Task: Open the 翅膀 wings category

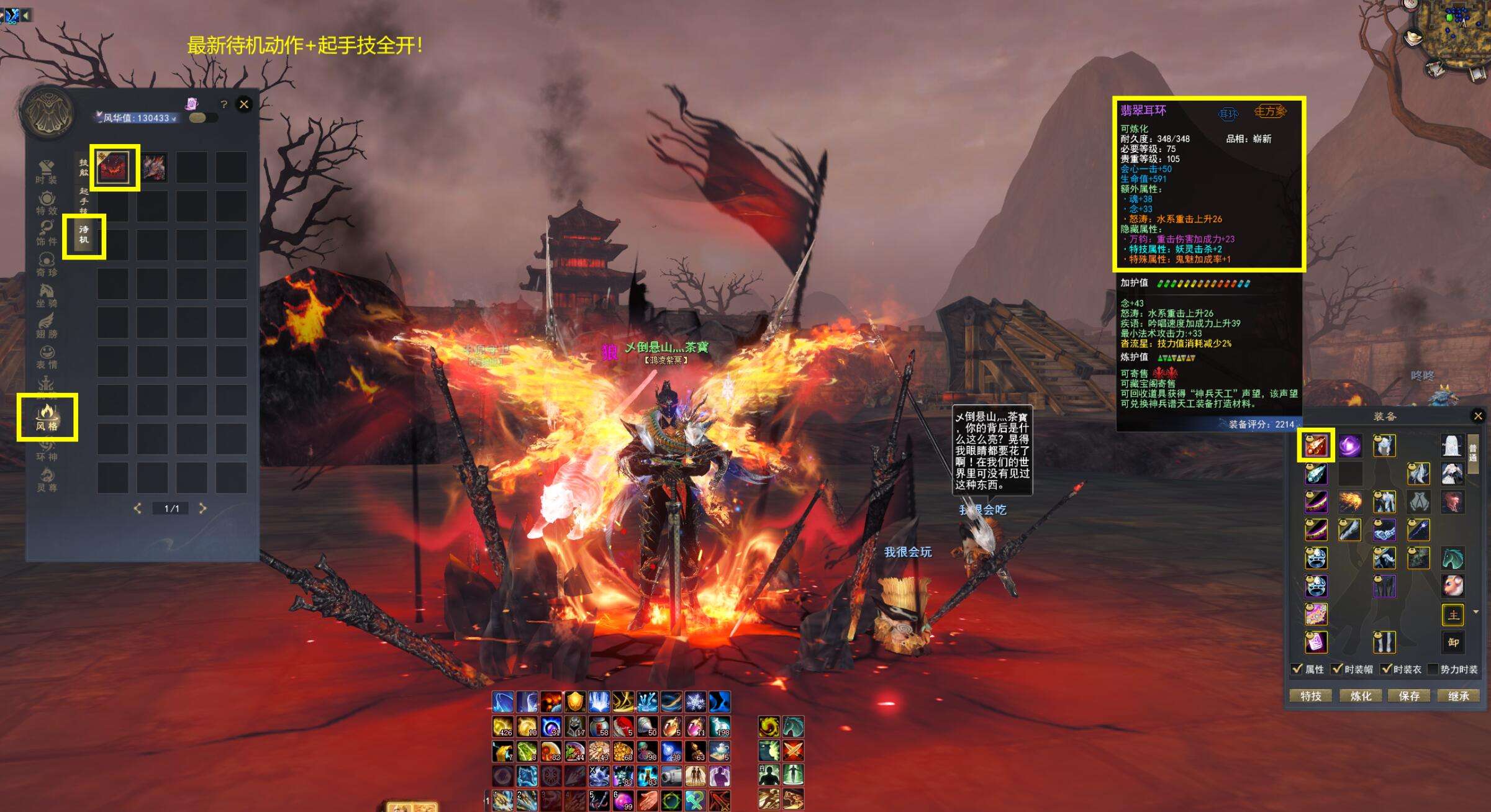Action: tap(47, 327)
